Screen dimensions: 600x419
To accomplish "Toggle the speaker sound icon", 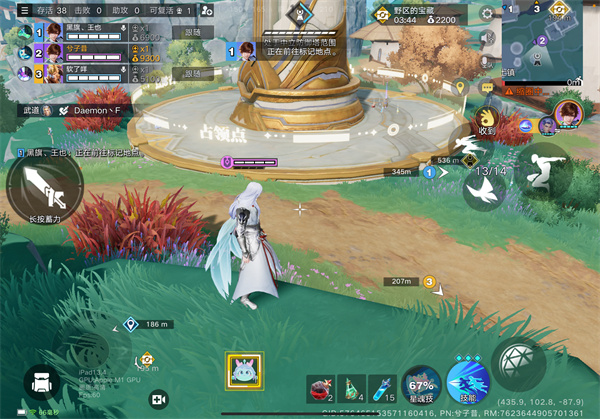I will pyautogui.click(x=488, y=39).
